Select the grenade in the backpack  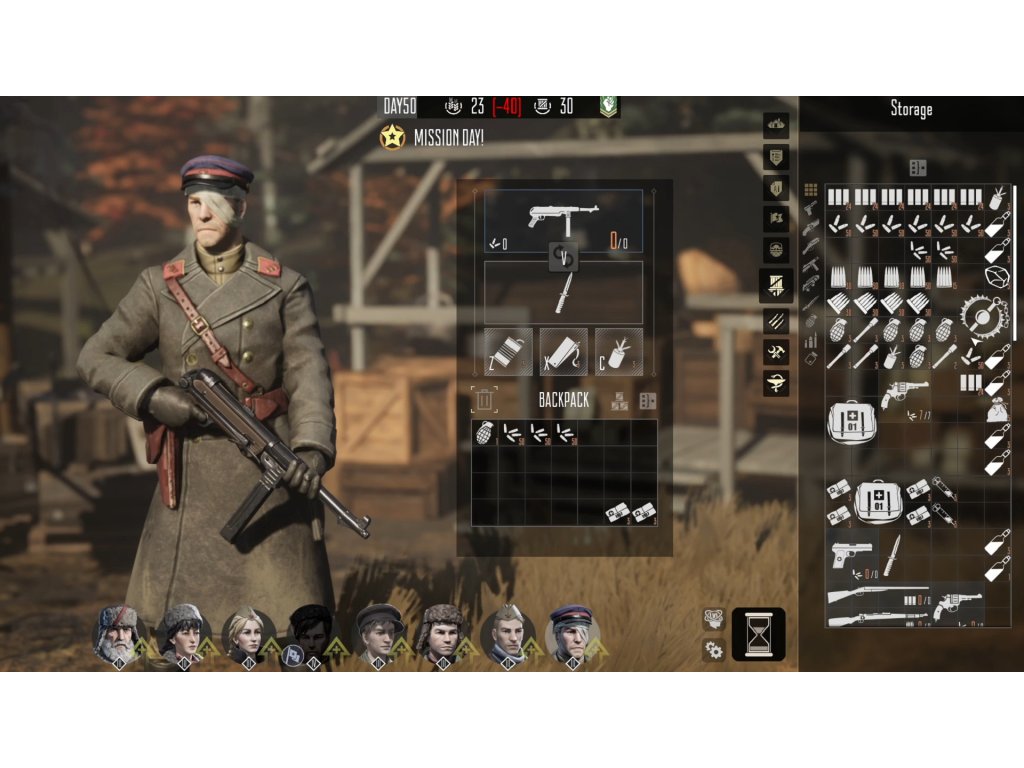pos(485,433)
